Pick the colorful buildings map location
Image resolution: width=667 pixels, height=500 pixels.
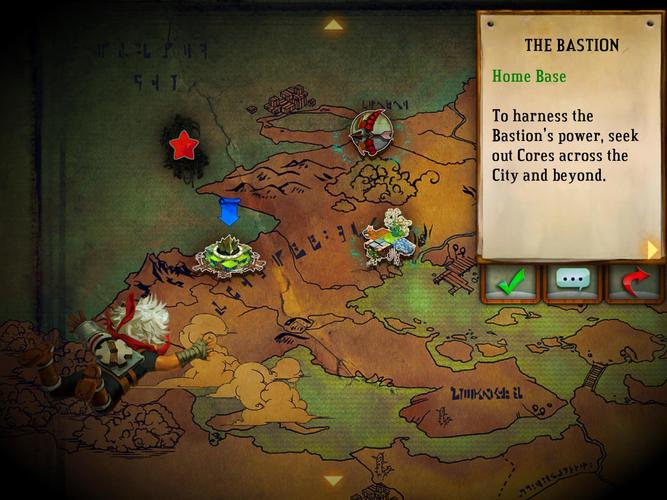click(x=391, y=240)
